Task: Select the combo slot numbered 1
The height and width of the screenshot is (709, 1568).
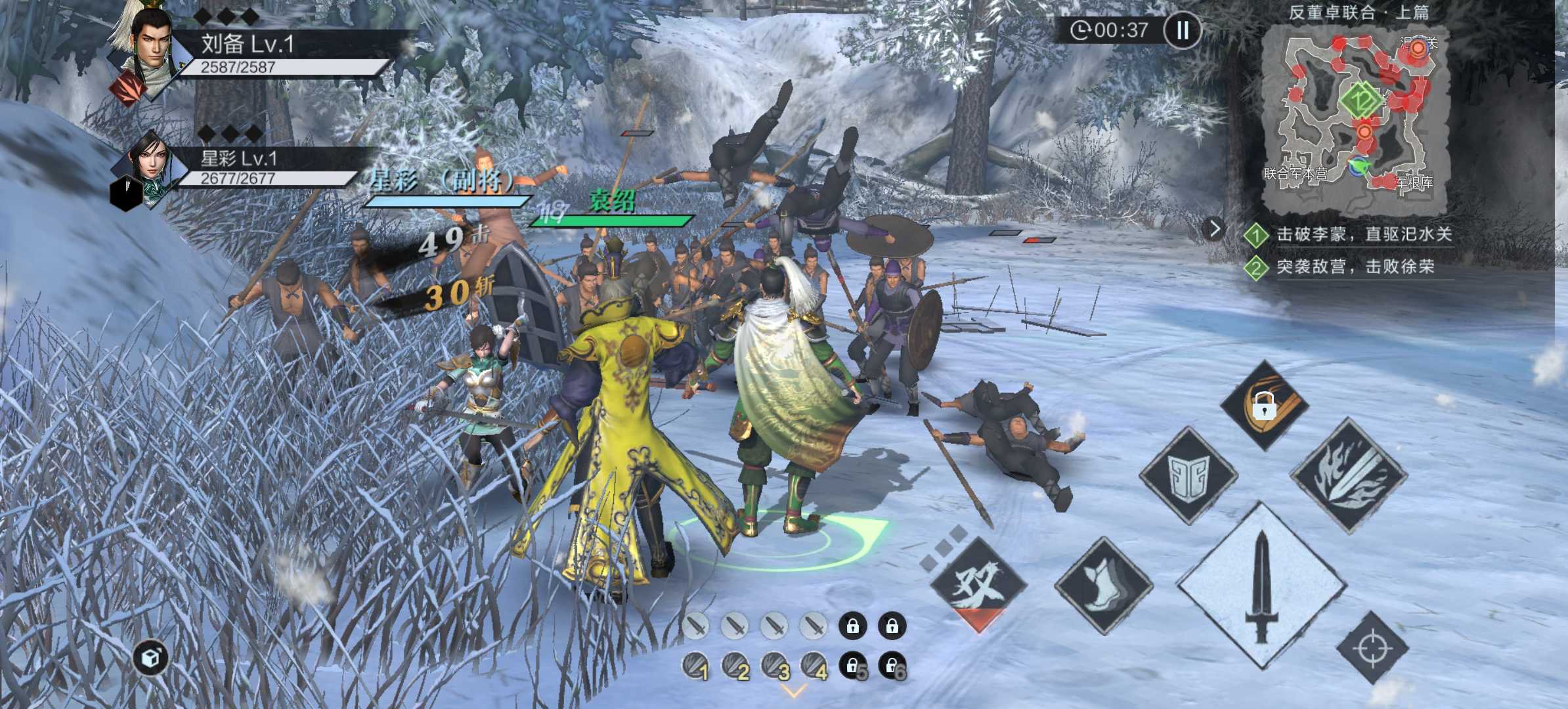Action: point(695,666)
